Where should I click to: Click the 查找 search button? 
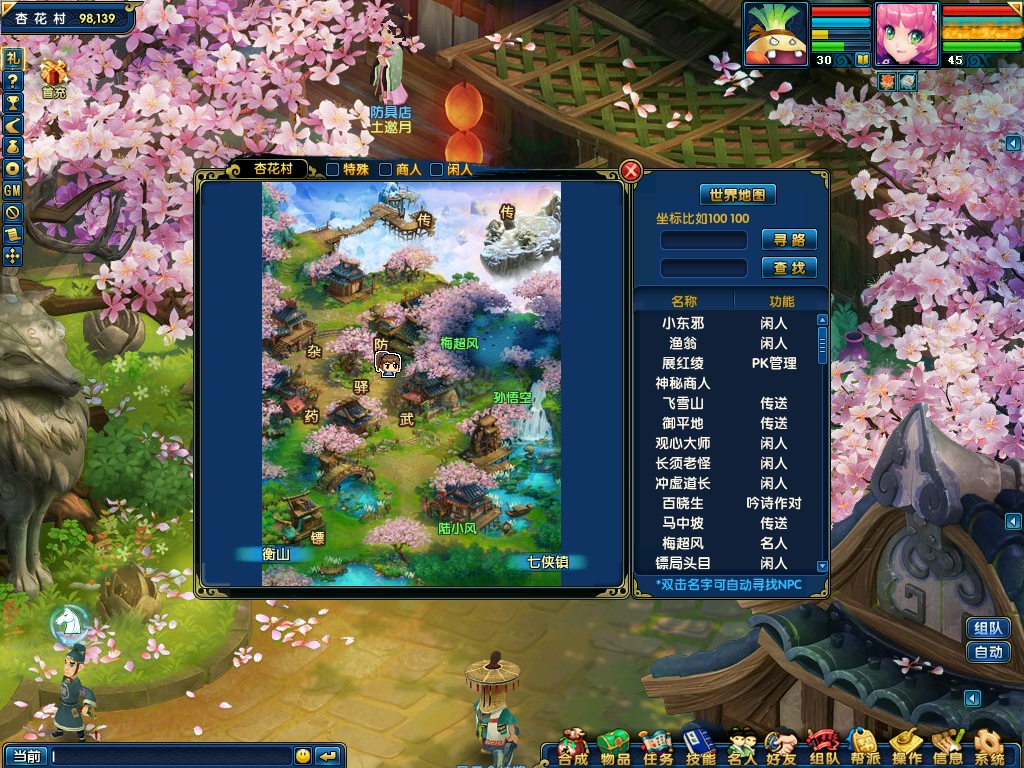click(x=789, y=268)
